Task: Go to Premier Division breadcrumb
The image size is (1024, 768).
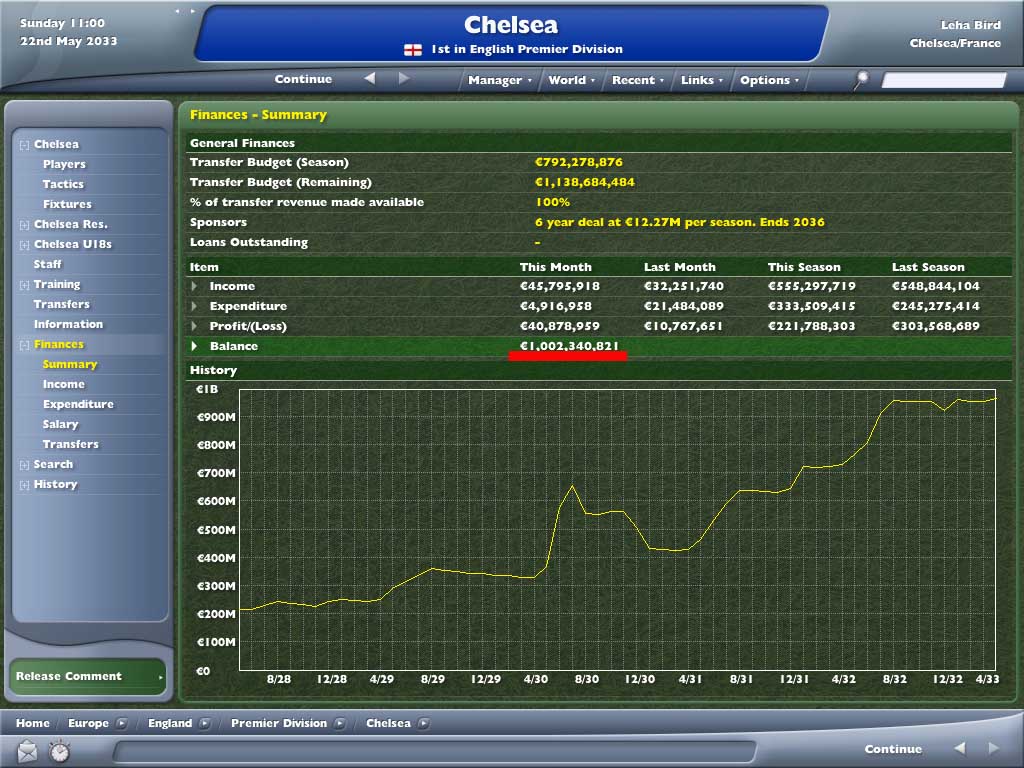Action: 279,723
